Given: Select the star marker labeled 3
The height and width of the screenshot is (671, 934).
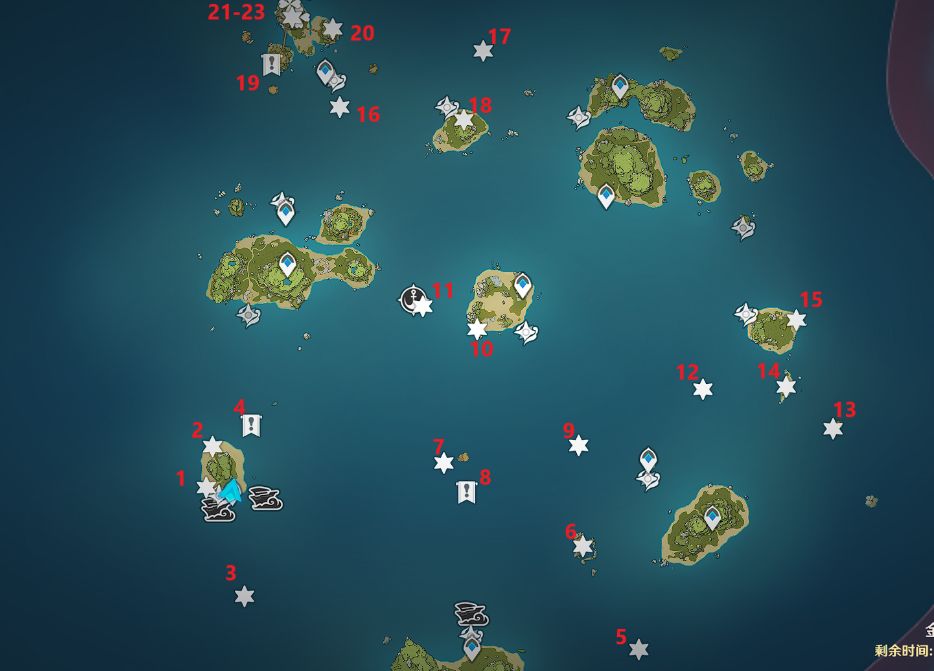Looking at the screenshot, I should coord(244,596).
